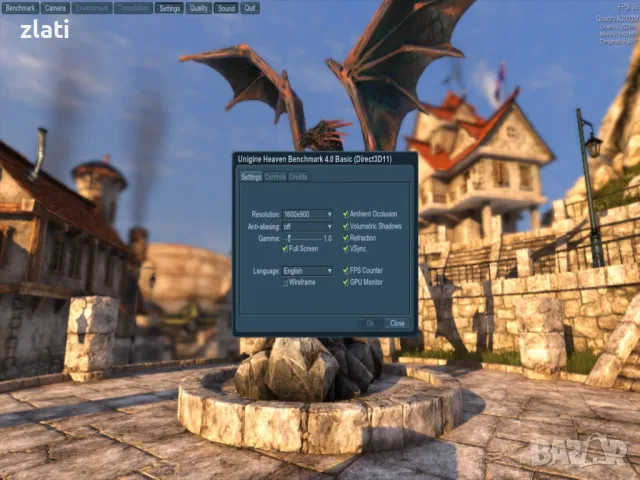
Task: Open the Benchmark toolbar button
Action: coord(20,7)
